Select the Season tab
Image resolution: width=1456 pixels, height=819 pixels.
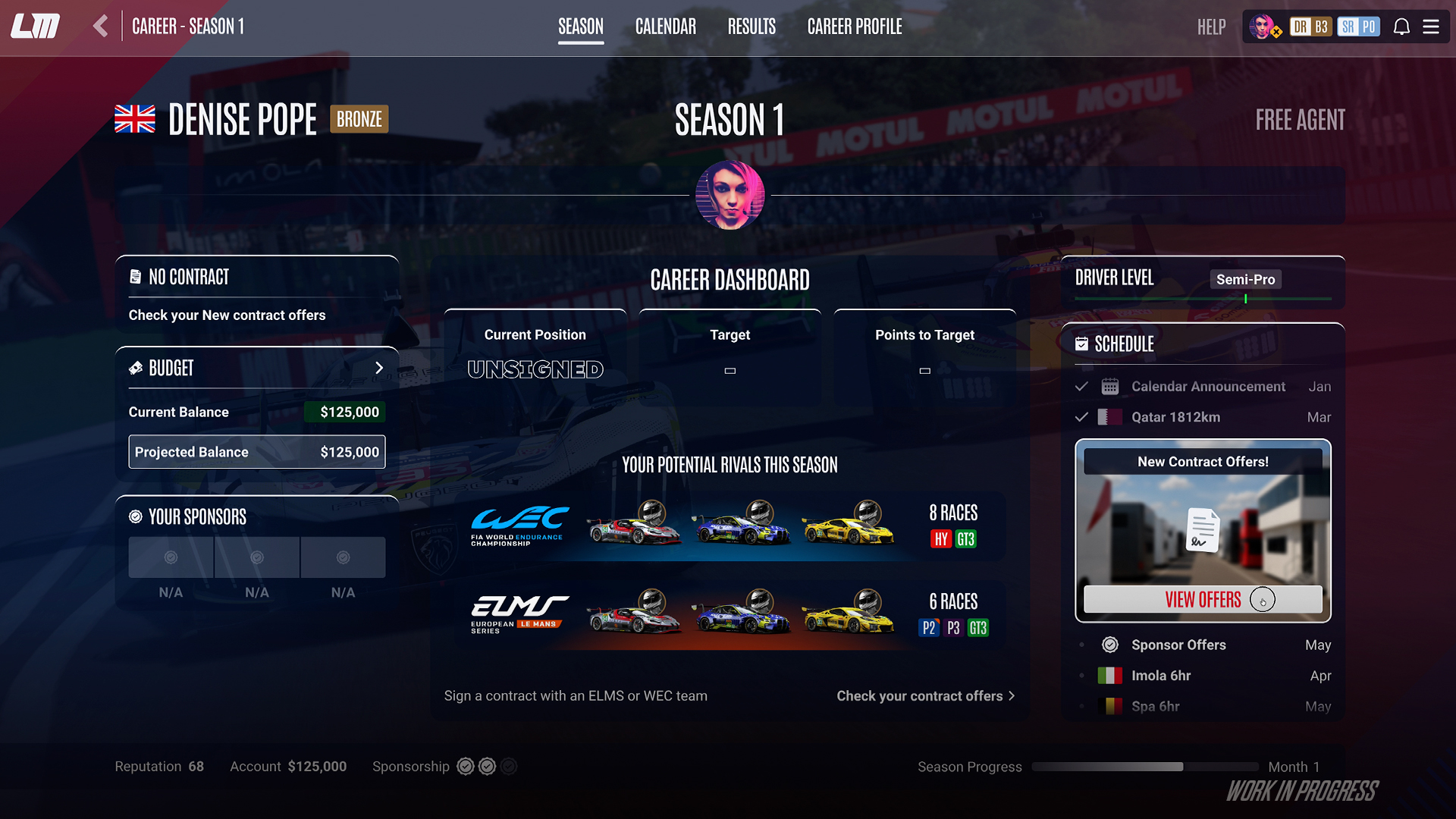(580, 27)
